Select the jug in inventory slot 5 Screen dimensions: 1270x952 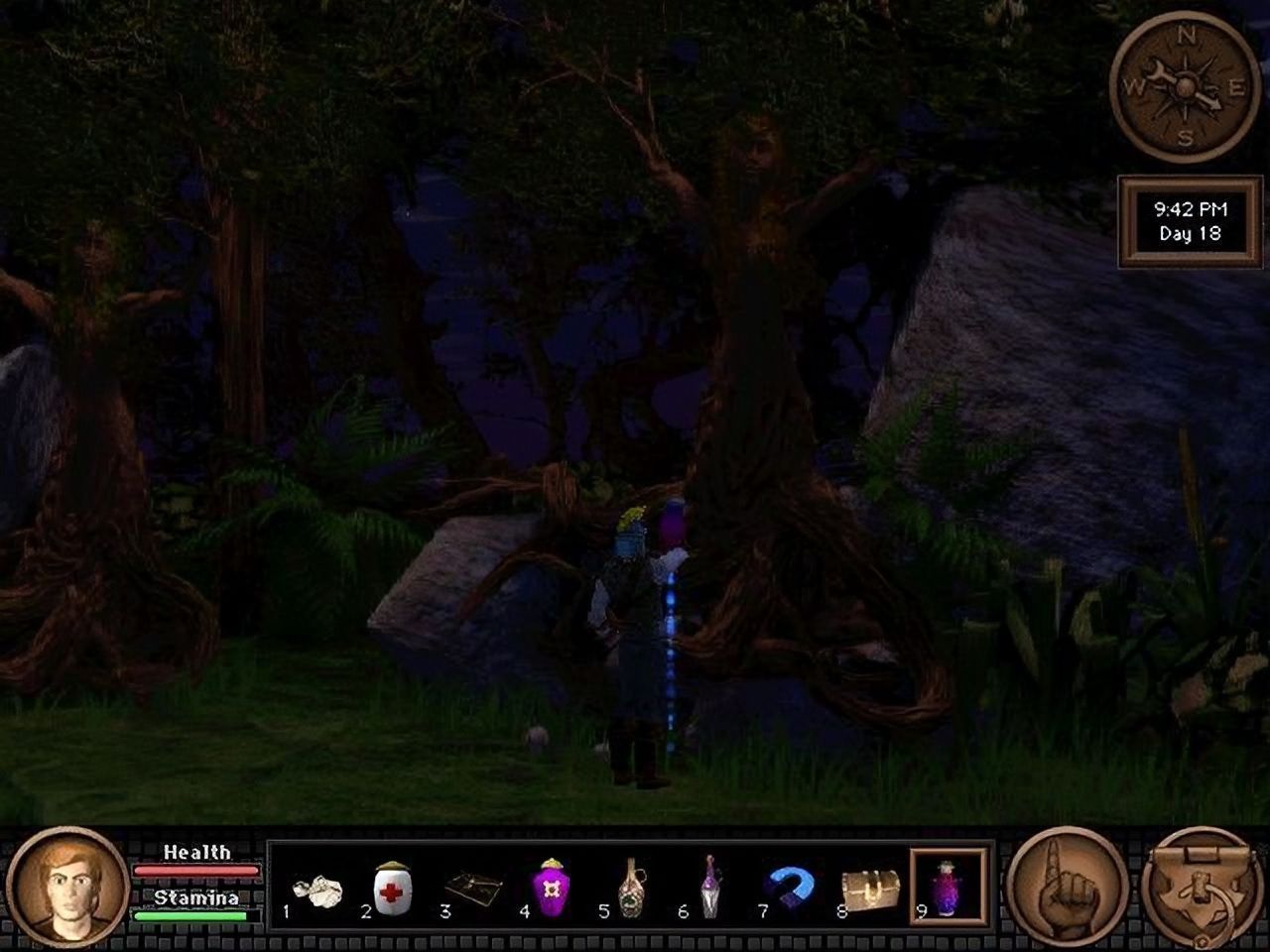(x=632, y=888)
